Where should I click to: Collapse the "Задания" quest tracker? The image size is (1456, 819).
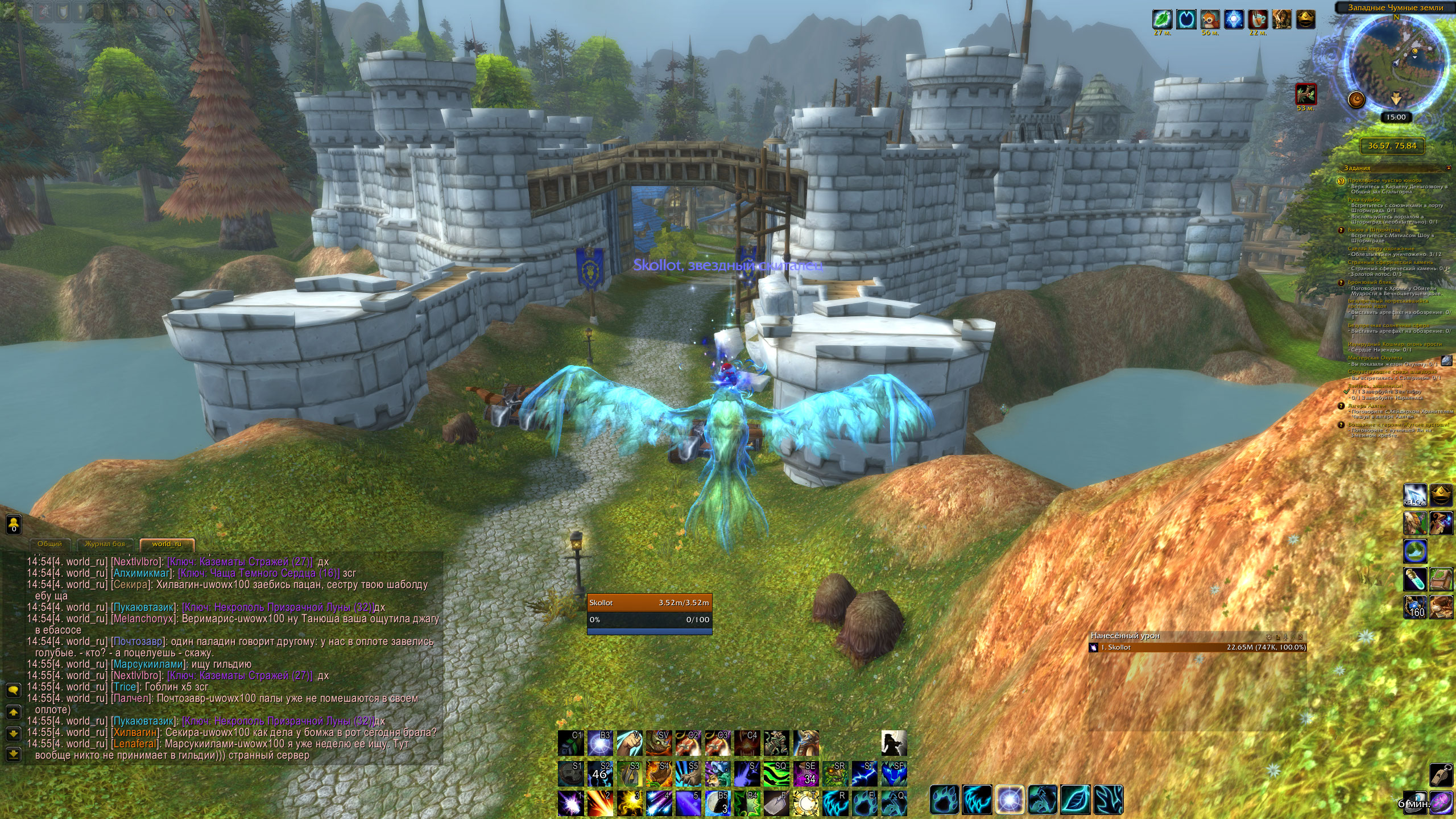click(1448, 168)
